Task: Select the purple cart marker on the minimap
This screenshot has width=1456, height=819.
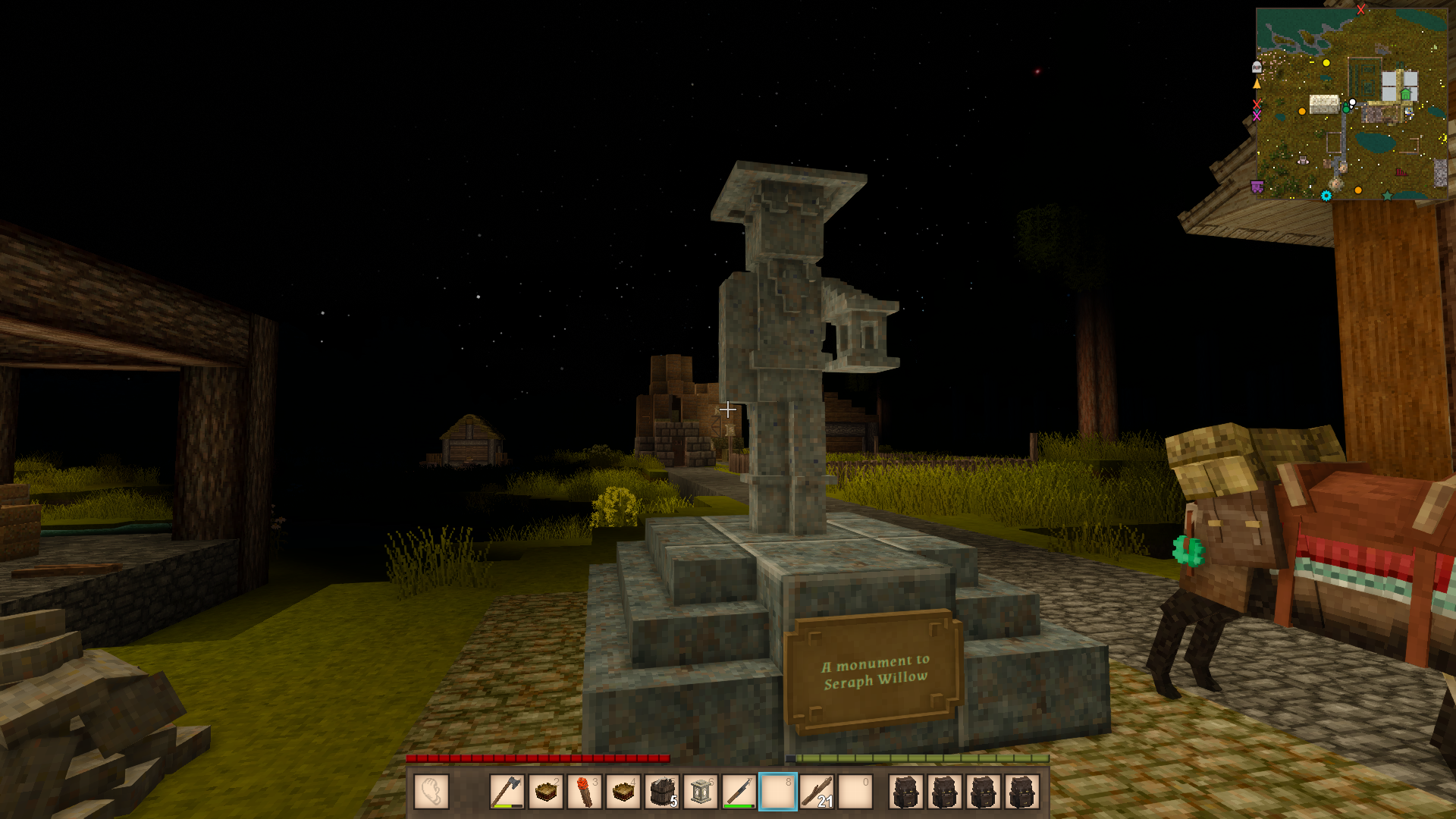Action: click(1257, 187)
